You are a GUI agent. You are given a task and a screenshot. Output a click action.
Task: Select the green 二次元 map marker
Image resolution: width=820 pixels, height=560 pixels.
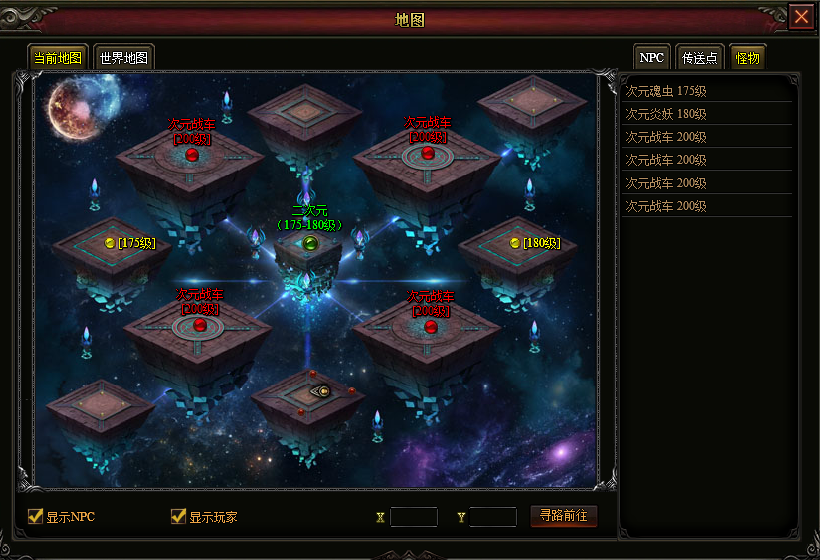coord(310,243)
